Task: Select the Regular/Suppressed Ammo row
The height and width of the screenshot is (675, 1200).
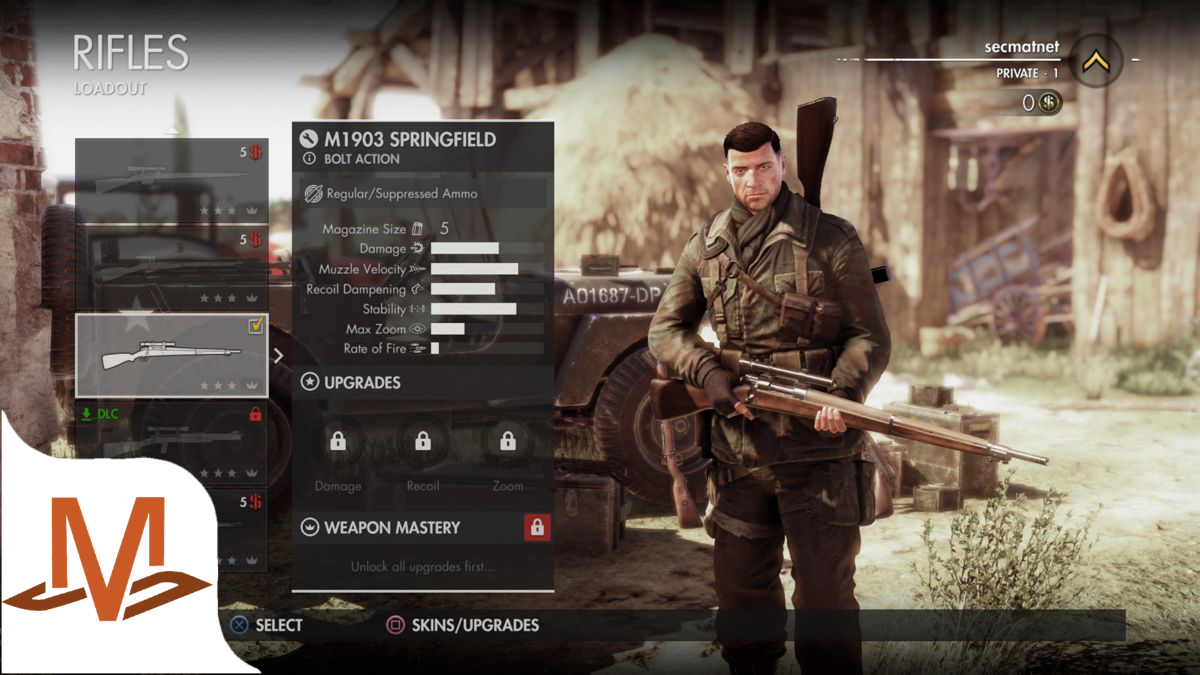Action: pyautogui.click(x=423, y=193)
